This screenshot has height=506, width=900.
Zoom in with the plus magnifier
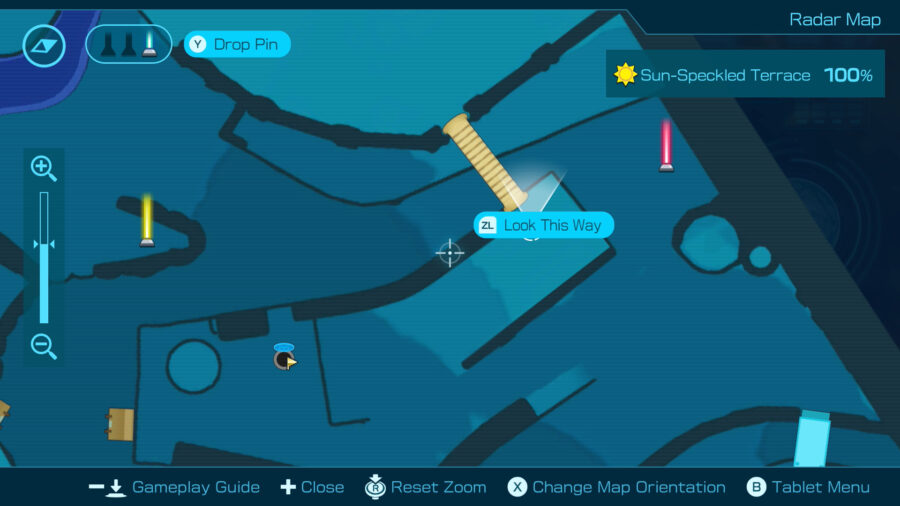click(x=43, y=167)
